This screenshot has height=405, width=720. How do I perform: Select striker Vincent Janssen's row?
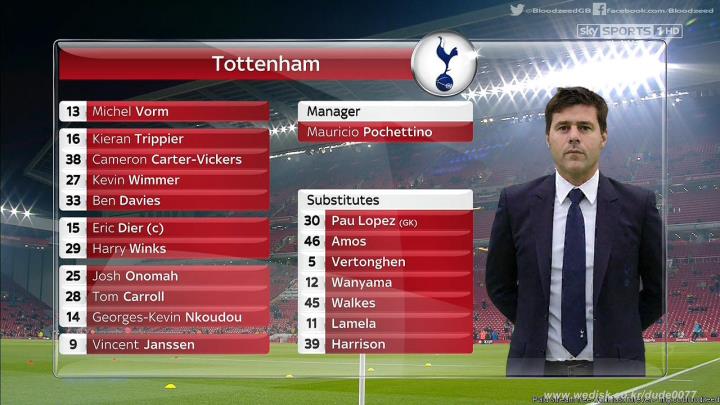click(x=165, y=345)
